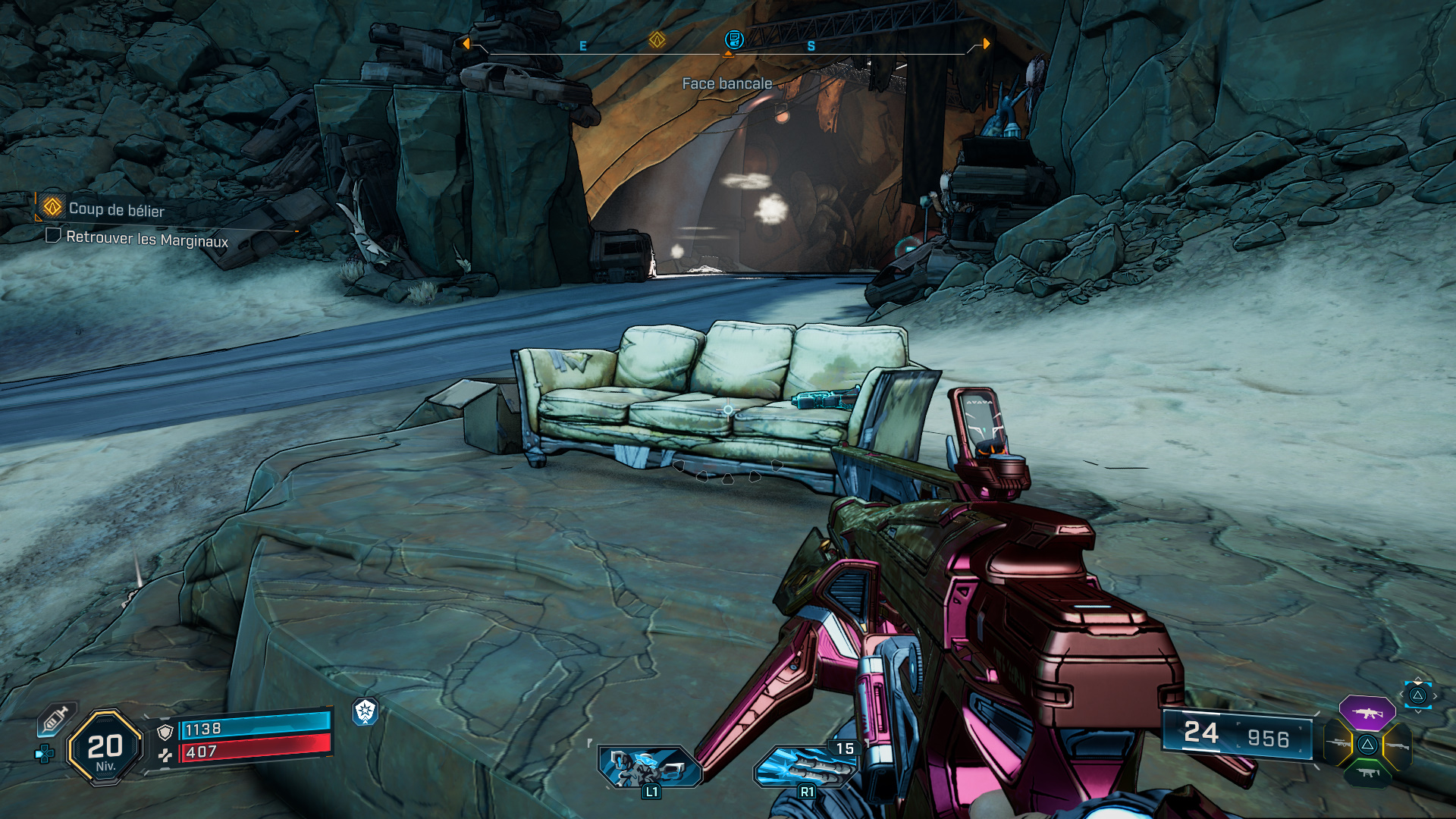Select the purple assault rifle weapon slot
Viewport: 1456px width, 819px height.
(1367, 713)
